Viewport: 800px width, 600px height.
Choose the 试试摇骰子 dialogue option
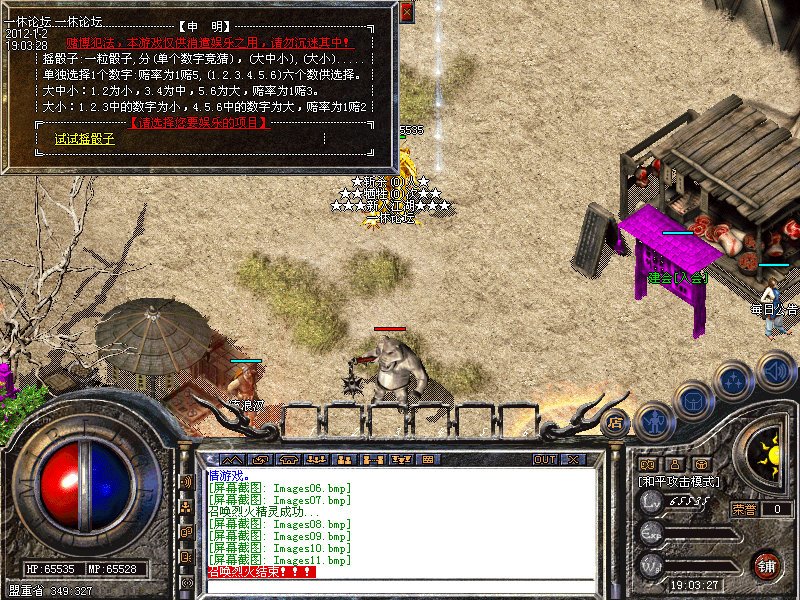pos(85,140)
